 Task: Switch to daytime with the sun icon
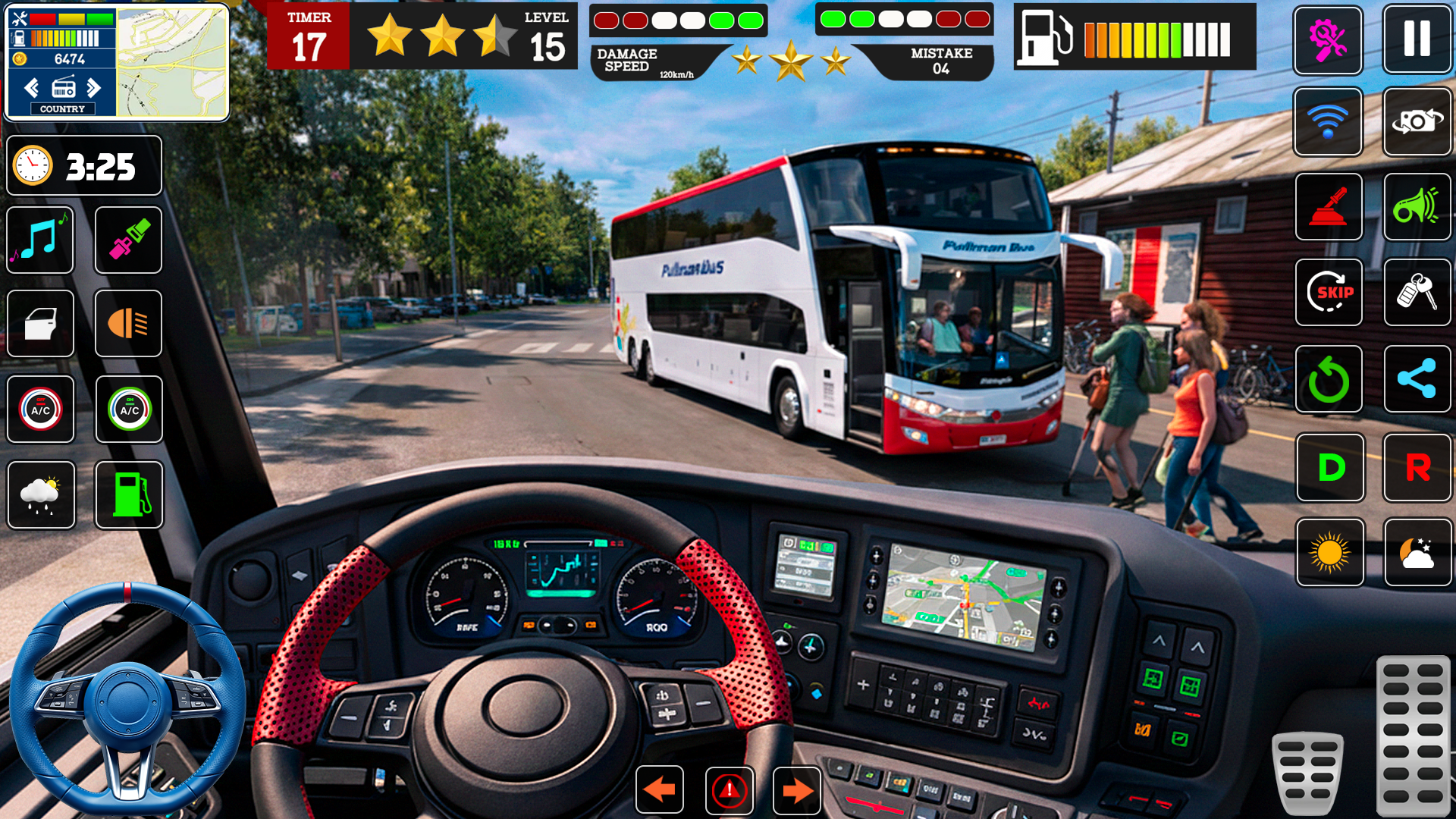click(x=1330, y=552)
